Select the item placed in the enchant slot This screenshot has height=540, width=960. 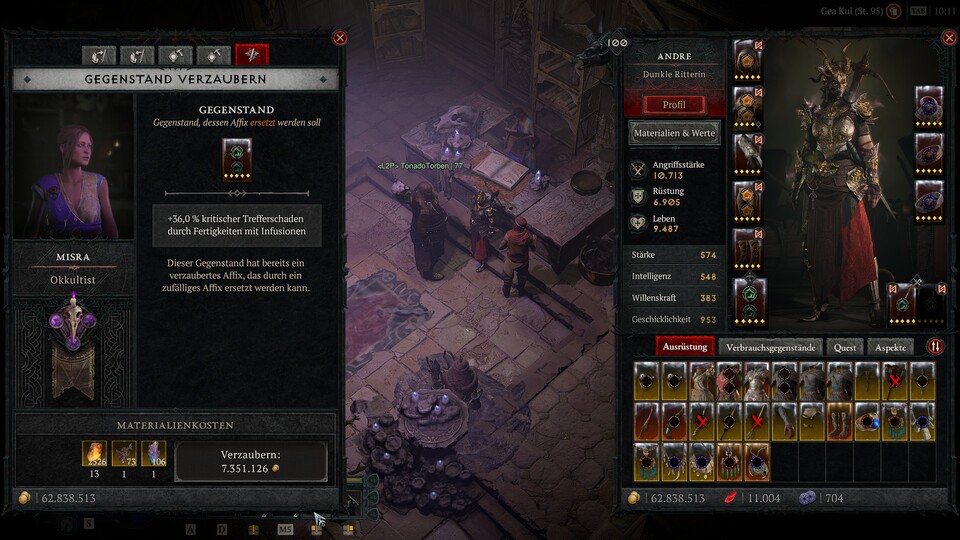(x=237, y=159)
